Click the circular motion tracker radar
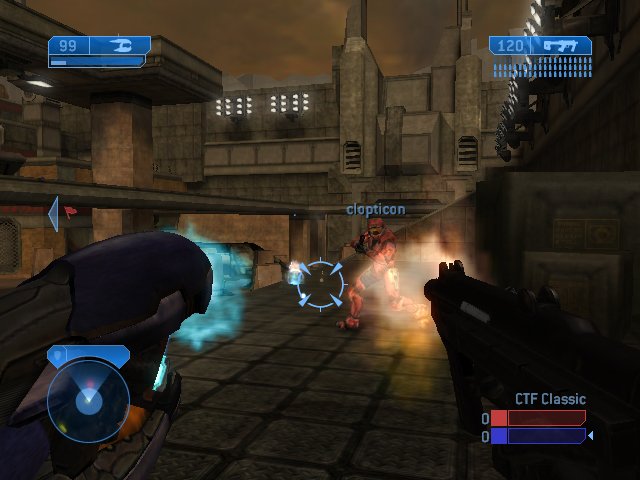The height and width of the screenshot is (480, 640). click(x=88, y=400)
